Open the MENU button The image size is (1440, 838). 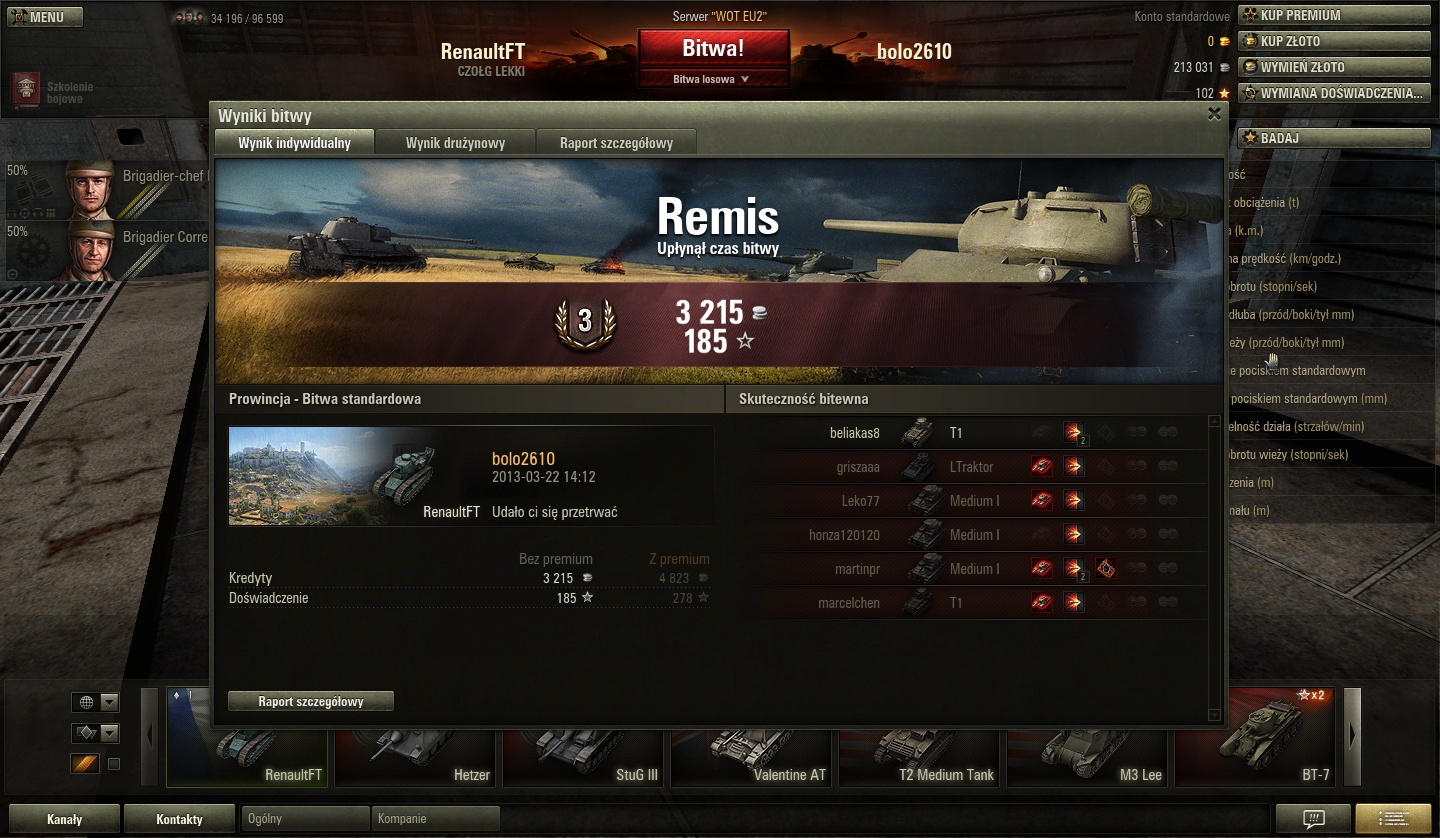tap(43, 17)
